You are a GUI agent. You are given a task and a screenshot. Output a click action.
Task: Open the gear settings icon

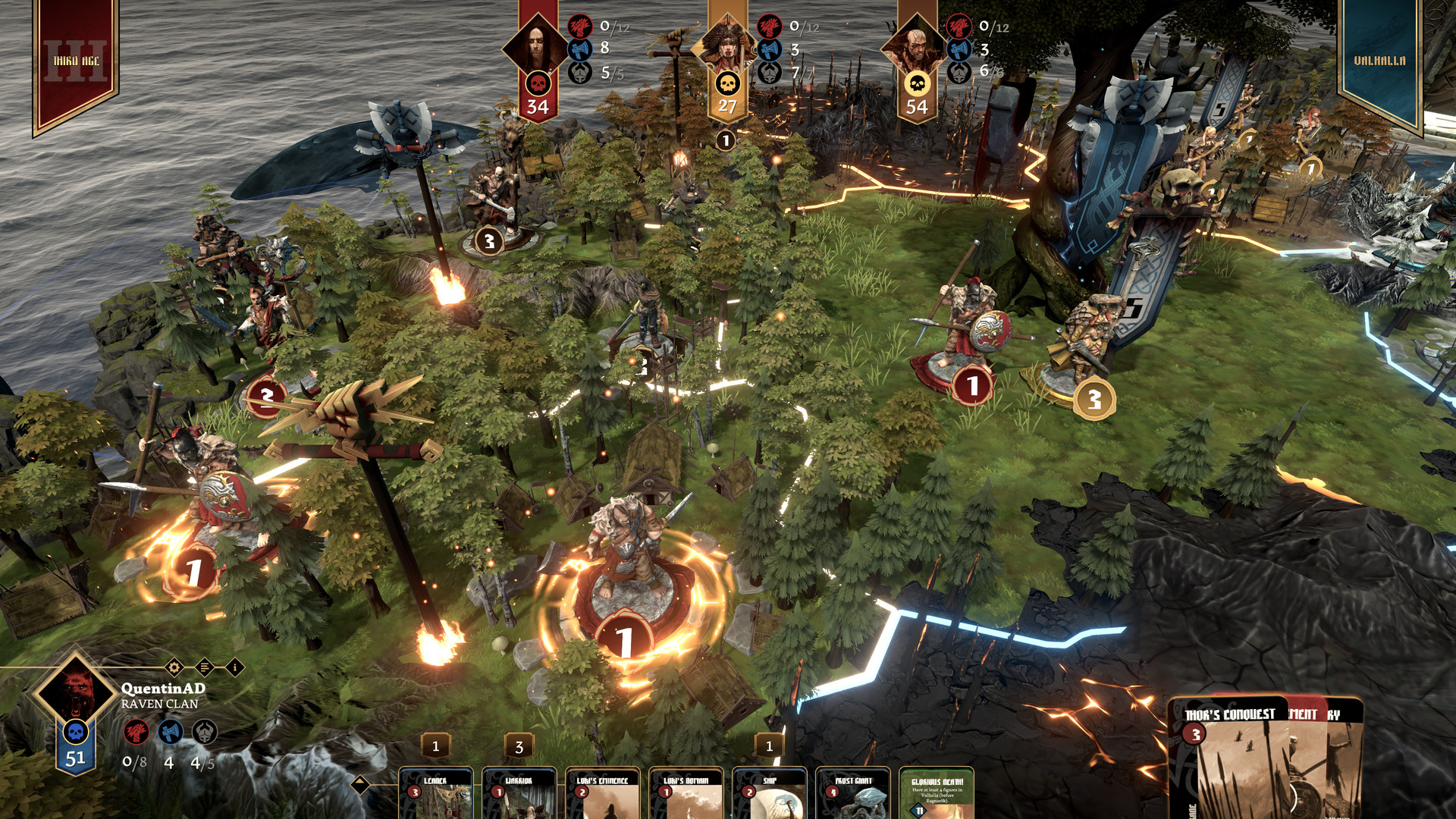pos(174,667)
